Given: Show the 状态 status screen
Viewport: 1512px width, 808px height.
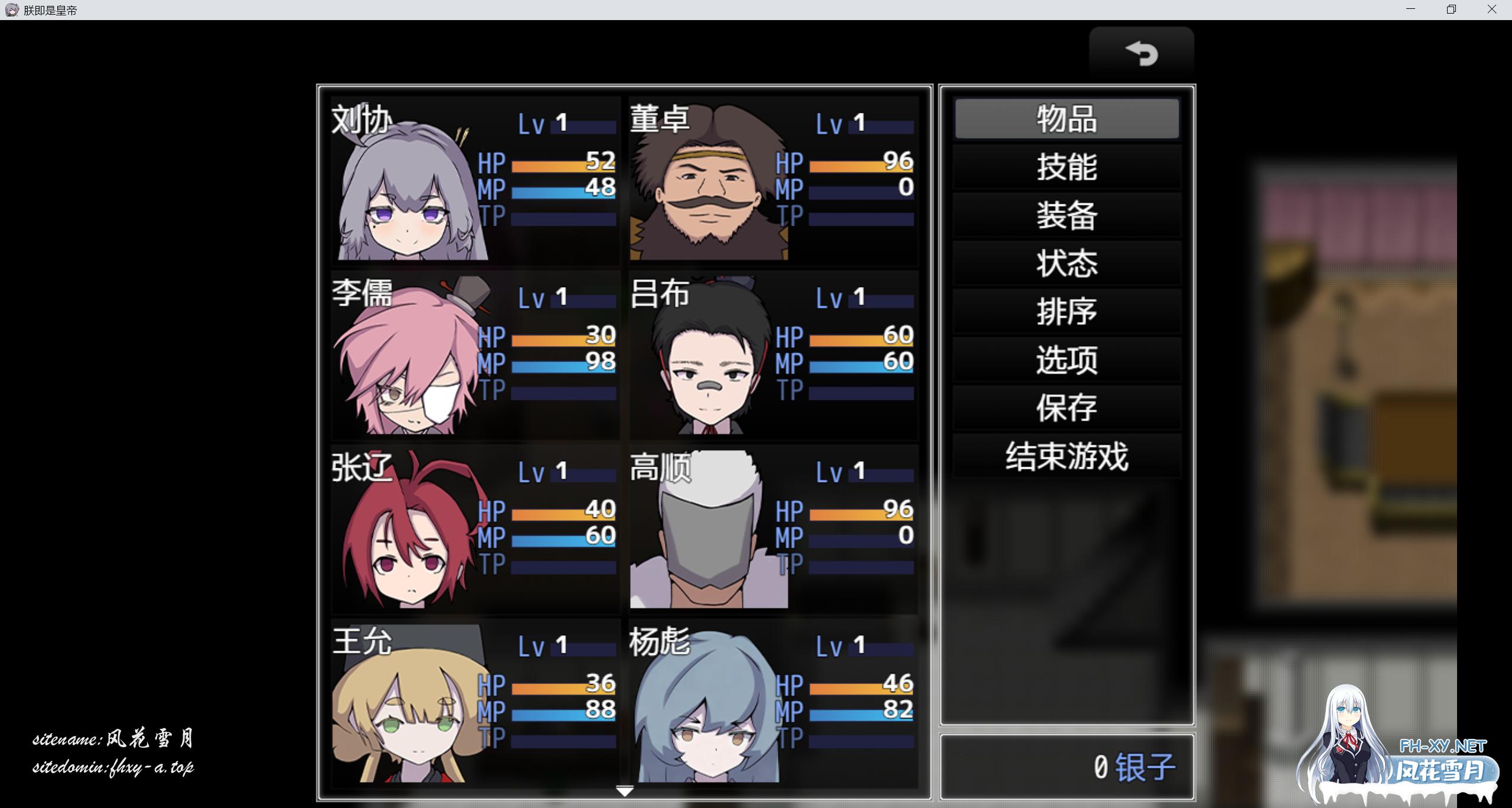Looking at the screenshot, I should [x=1067, y=263].
